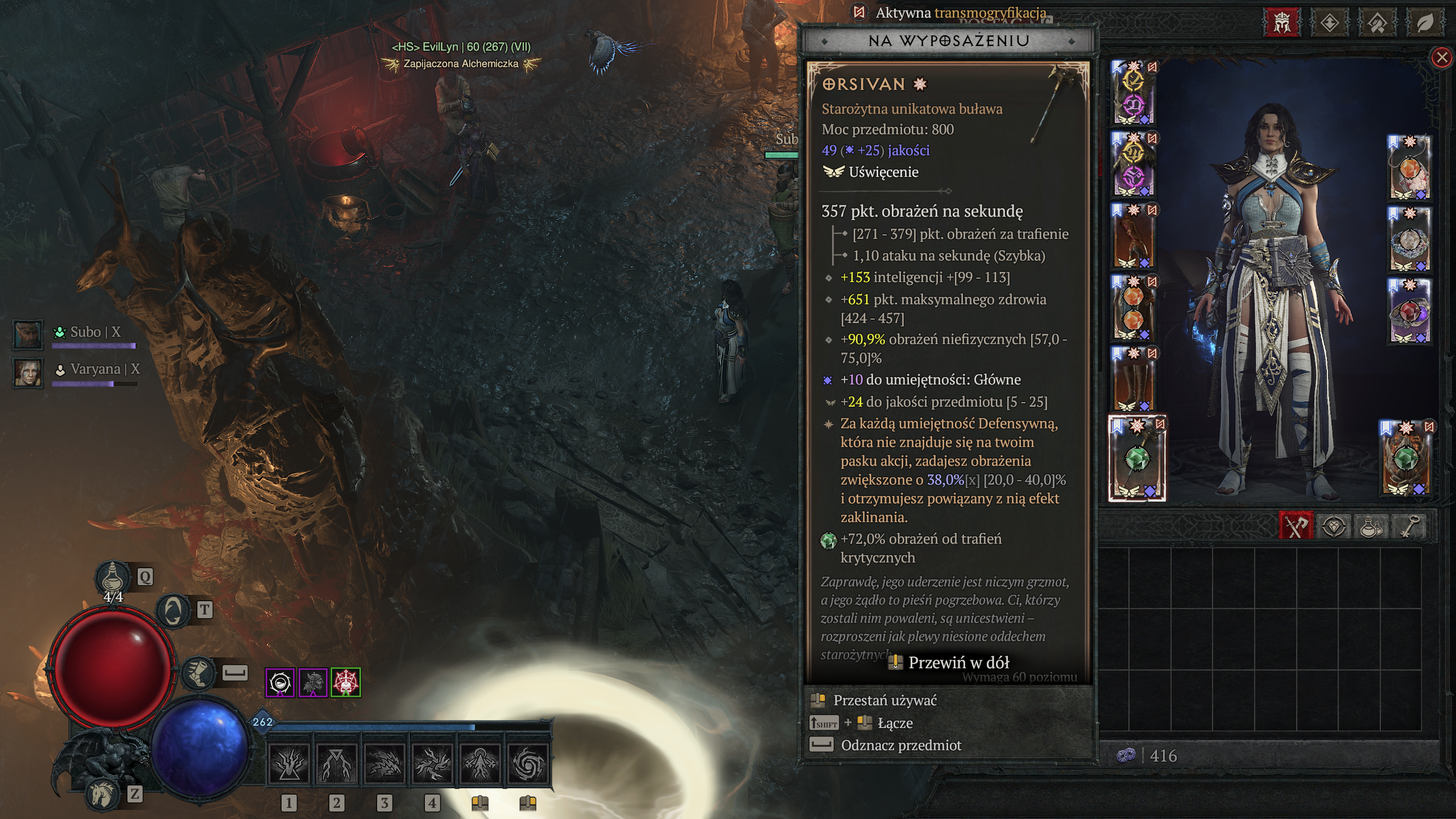Image resolution: width=1456 pixels, height=819 pixels.
Task: Use the healing potion icon
Action: [113, 577]
